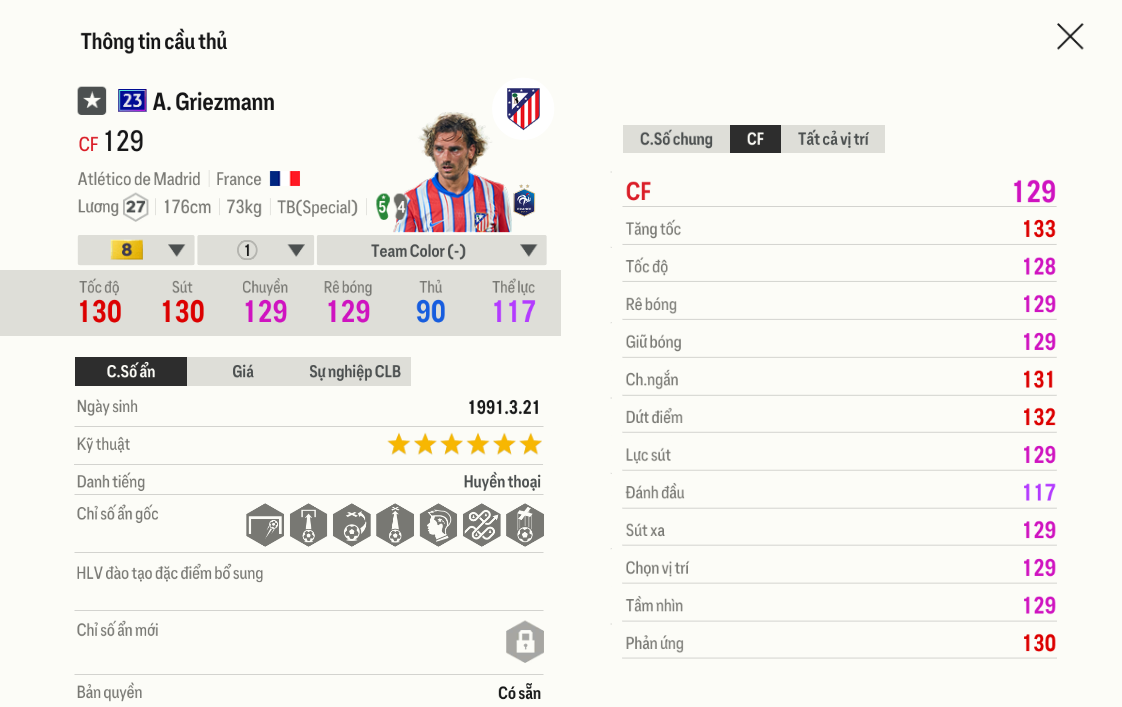Select the C.Số chung stats tab
Image resolution: width=1122 pixels, height=707 pixels.
click(x=676, y=139)
